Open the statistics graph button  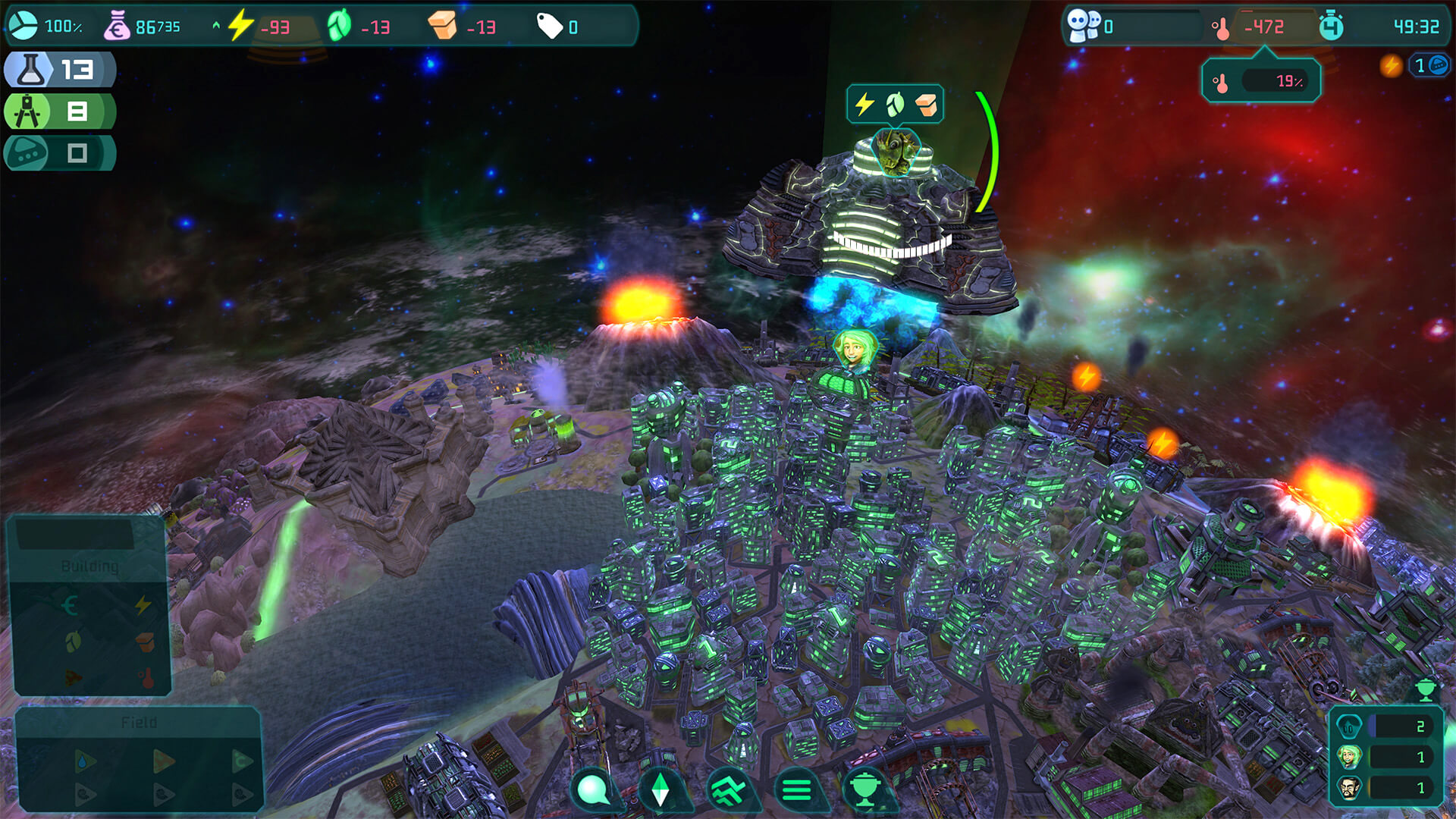(729, 790)
